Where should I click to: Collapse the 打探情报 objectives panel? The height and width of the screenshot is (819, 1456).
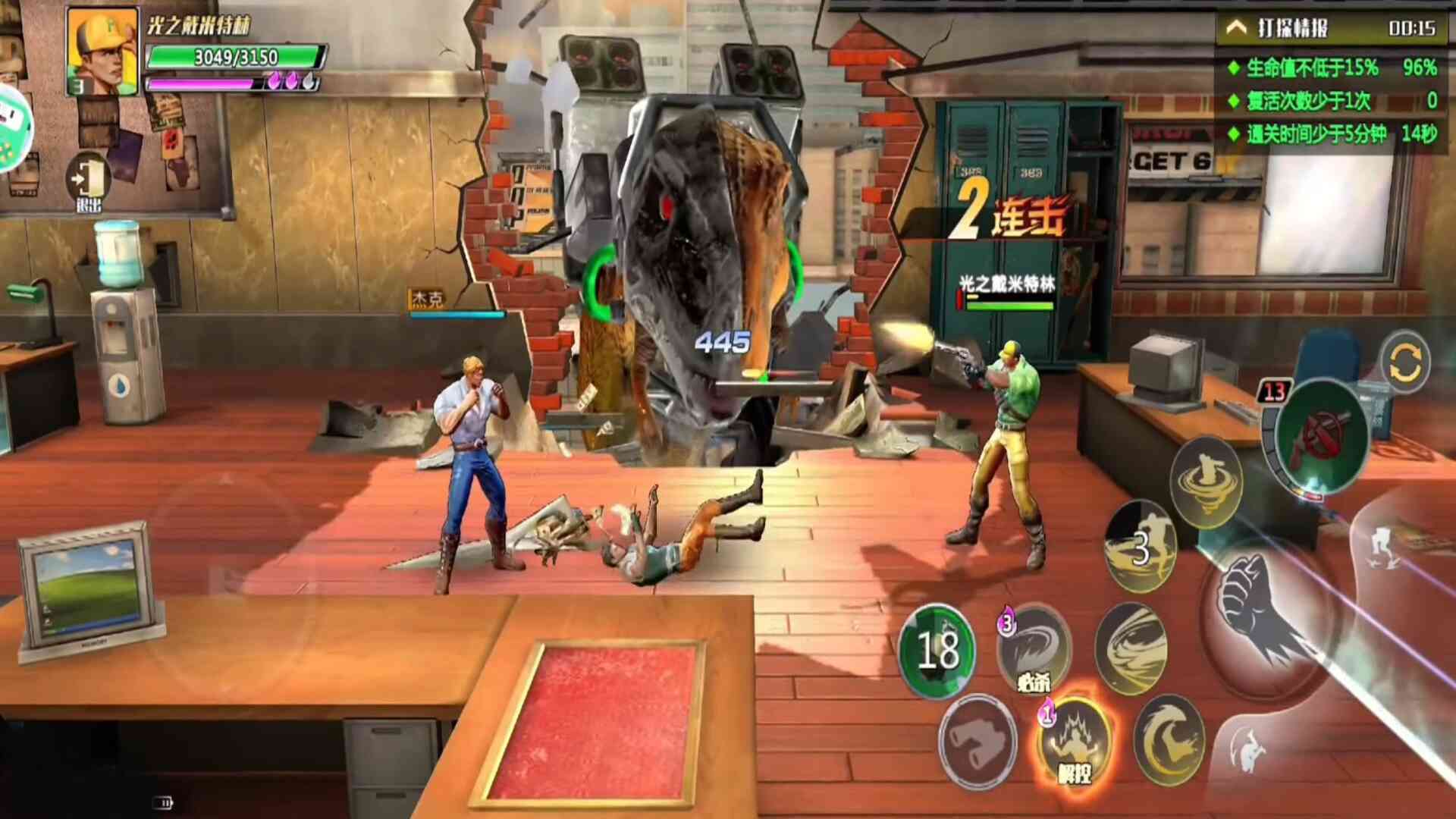point(1237,28)
